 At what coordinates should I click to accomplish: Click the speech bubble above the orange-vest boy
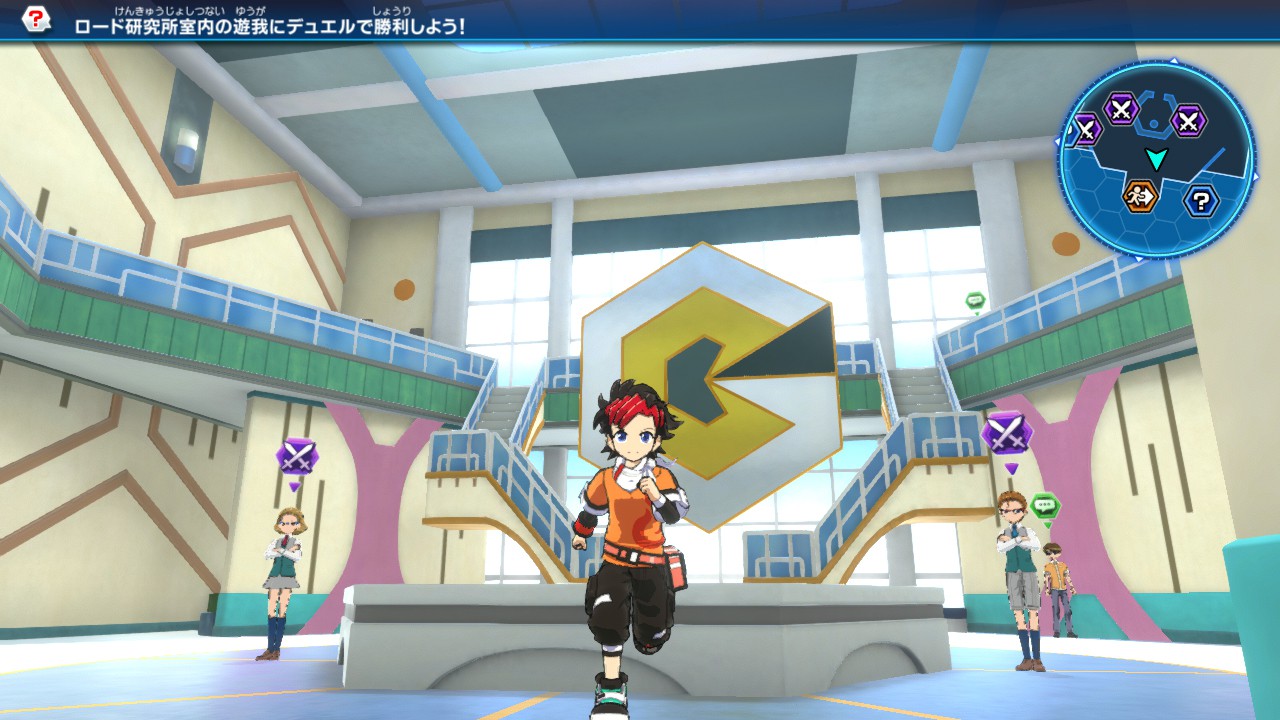click(1045, 507)
